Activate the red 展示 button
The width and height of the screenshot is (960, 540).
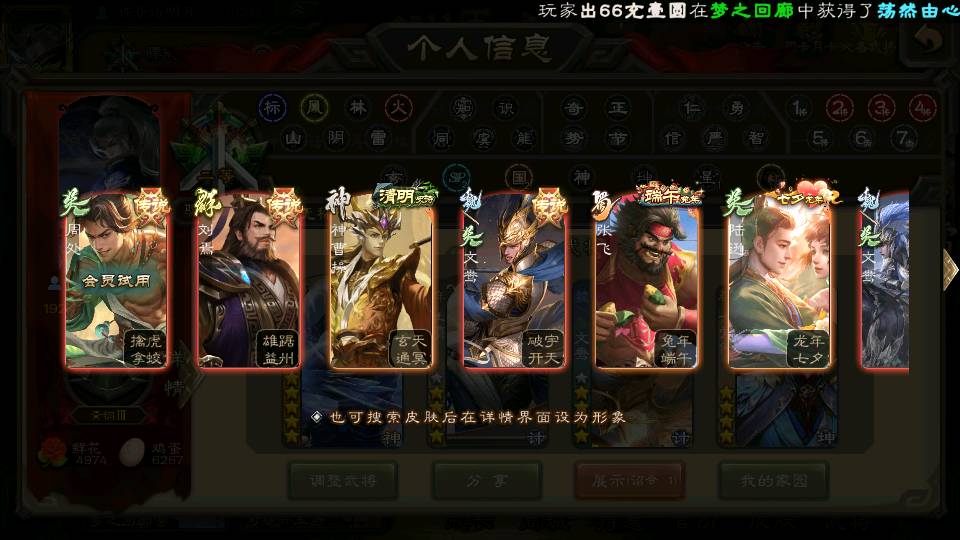click(x=629, y=481)
